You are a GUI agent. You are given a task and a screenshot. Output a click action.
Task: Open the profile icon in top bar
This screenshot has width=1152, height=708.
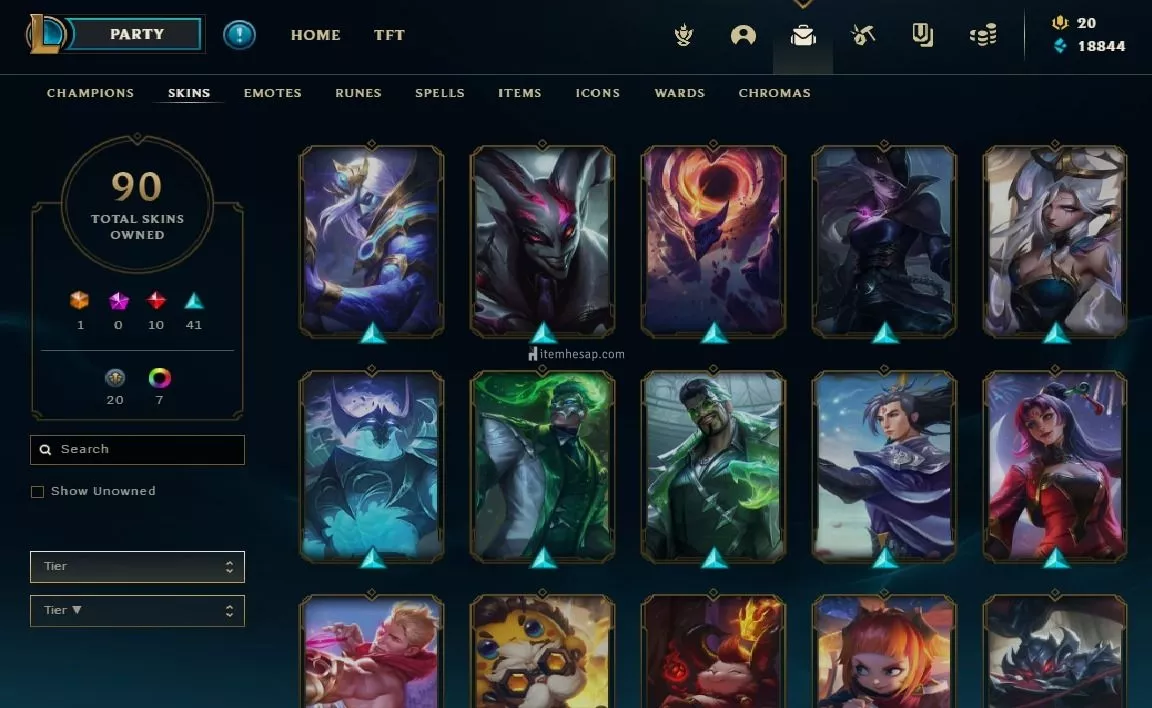pyautogui.click(x=743, y=36)
